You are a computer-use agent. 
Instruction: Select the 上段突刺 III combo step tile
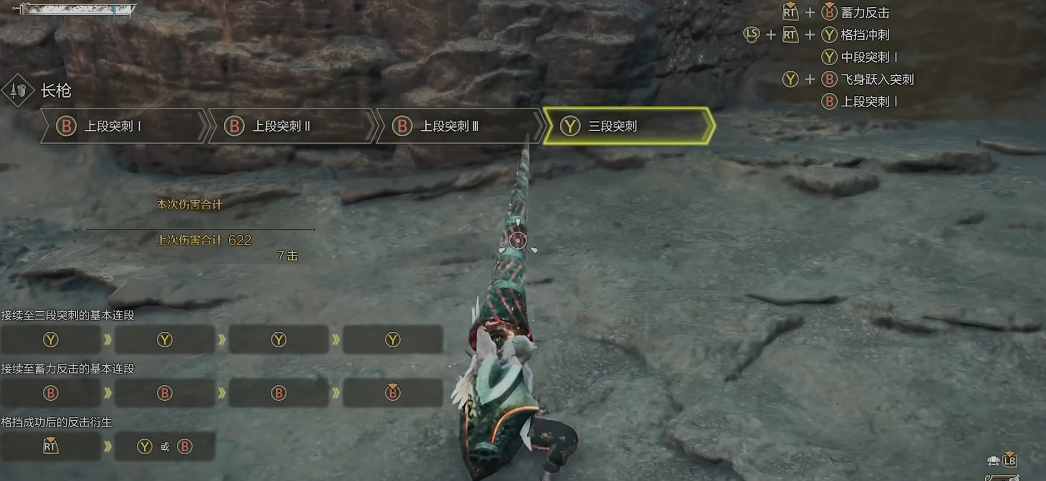point(459,126)
